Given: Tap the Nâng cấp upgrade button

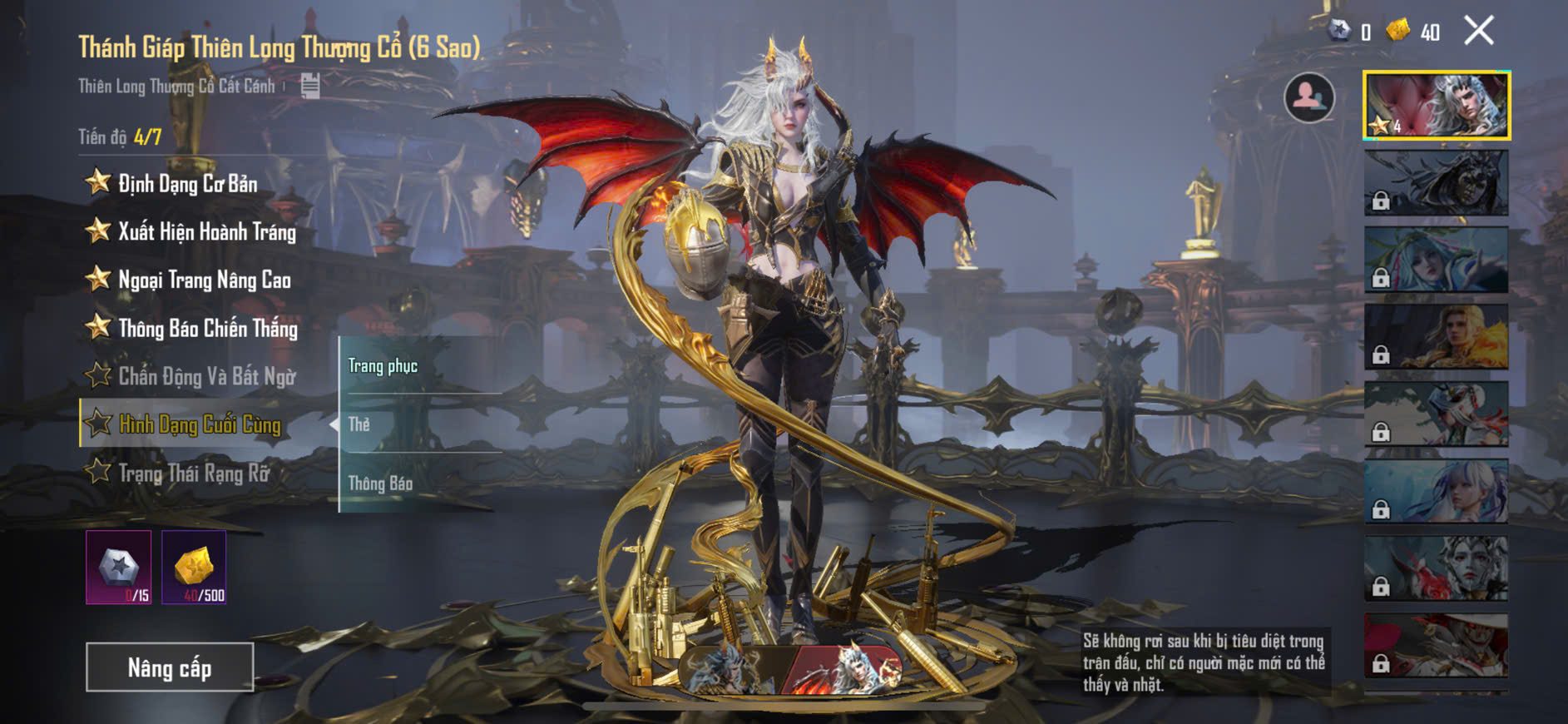Looking at the screenshot, I should (x=170, y=667).
